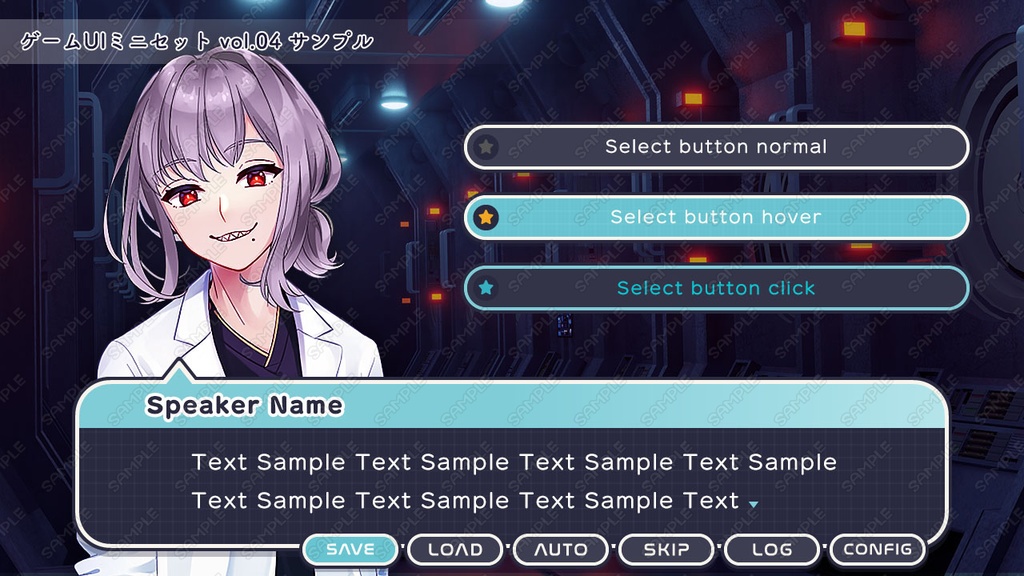Image resolution: width=1024 pixels, height=576 pixels.
Task: Pick the highlighted "Select button hover" choice
Action: (716, 217)
